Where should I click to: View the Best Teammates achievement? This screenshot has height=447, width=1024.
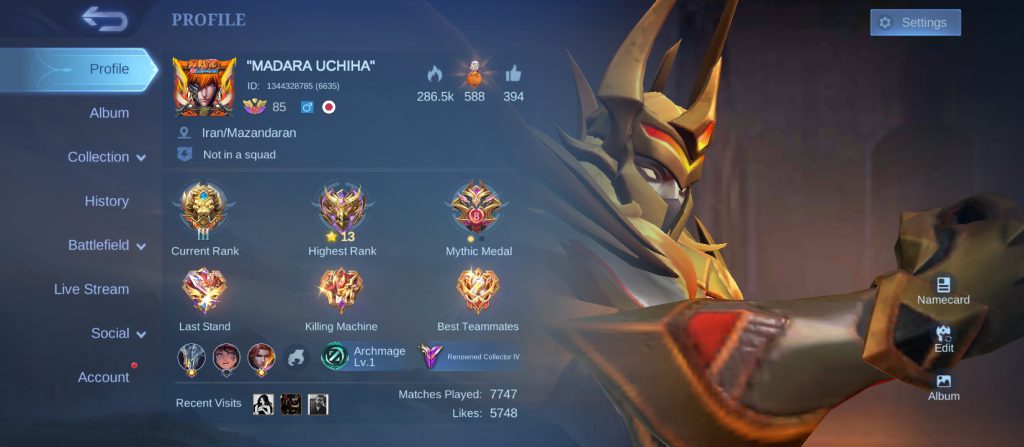[478, 294]
